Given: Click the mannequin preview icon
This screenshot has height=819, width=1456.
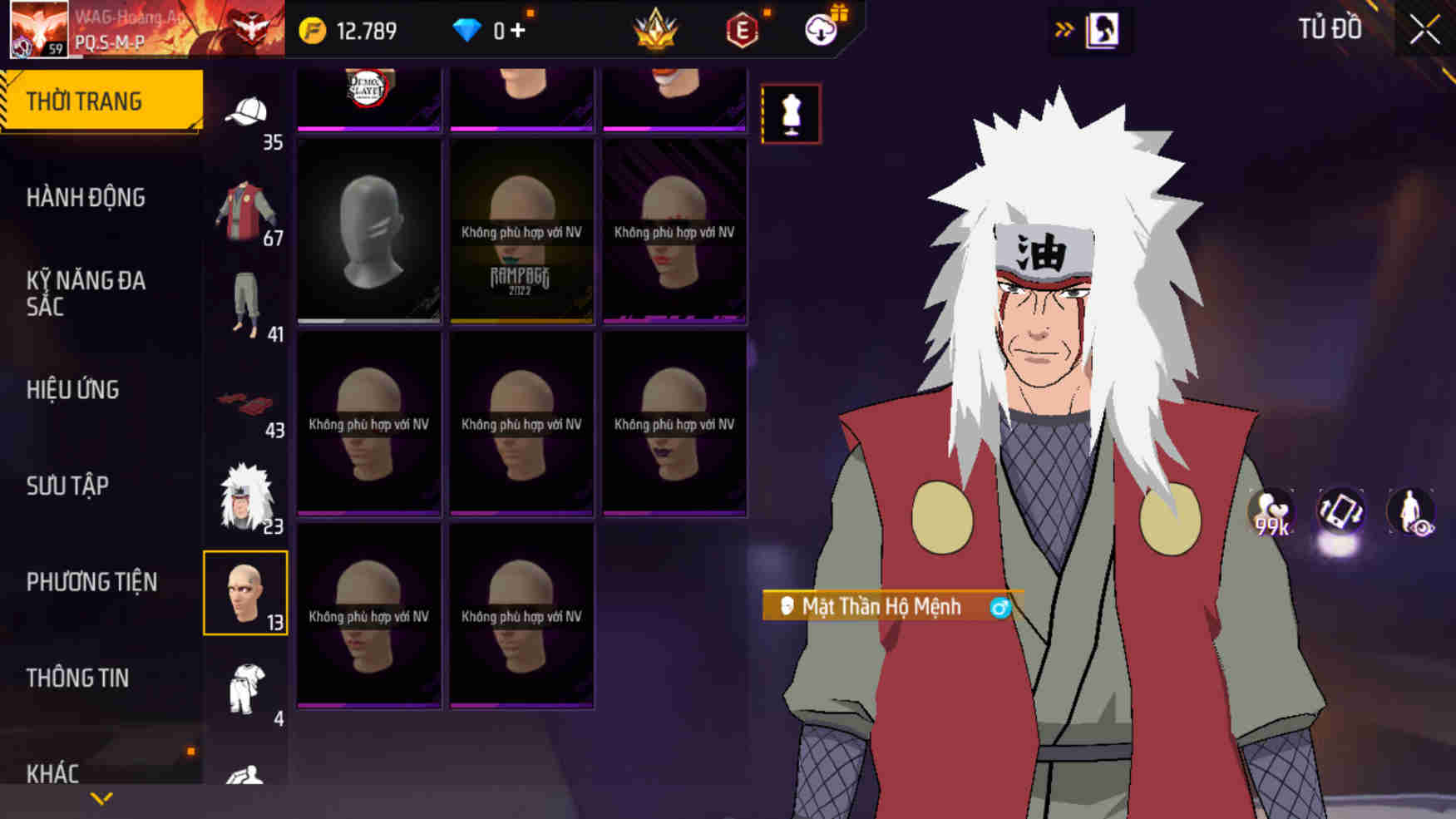Looking at the screenshot, I should (791, 114).
